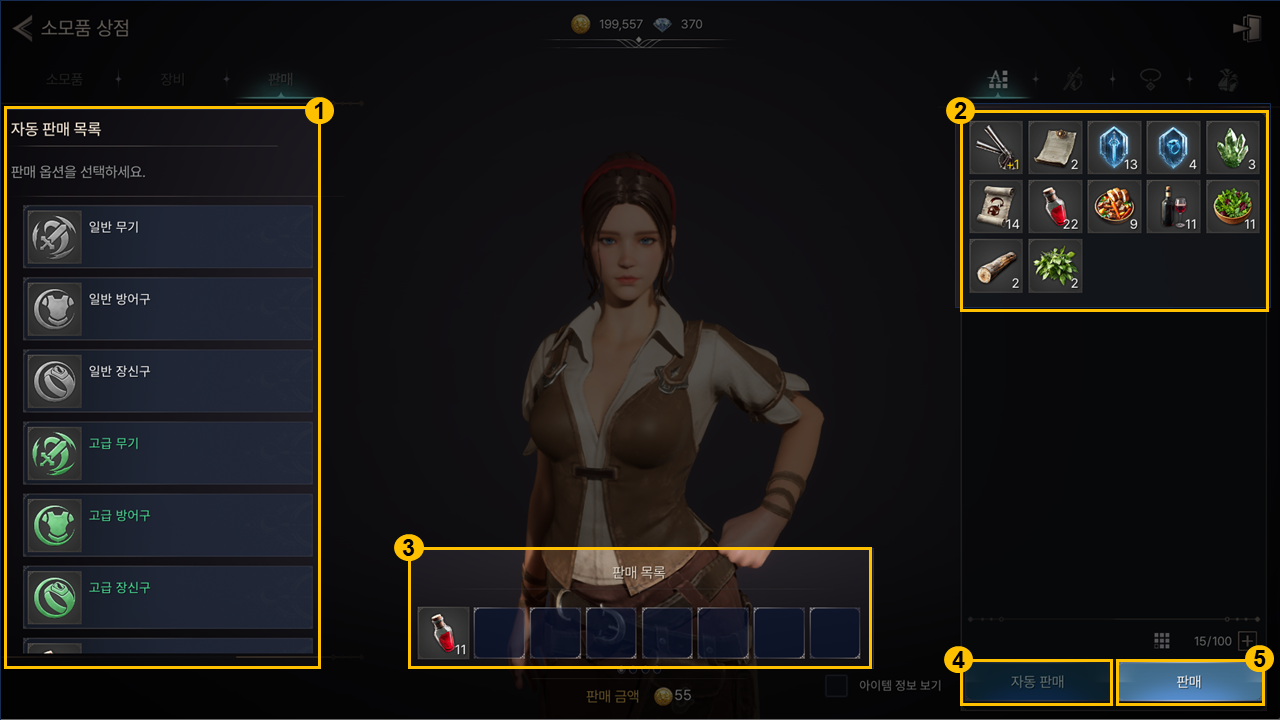Remove the red potion from the 판매 목록
1280x720 pixels.
444,633
